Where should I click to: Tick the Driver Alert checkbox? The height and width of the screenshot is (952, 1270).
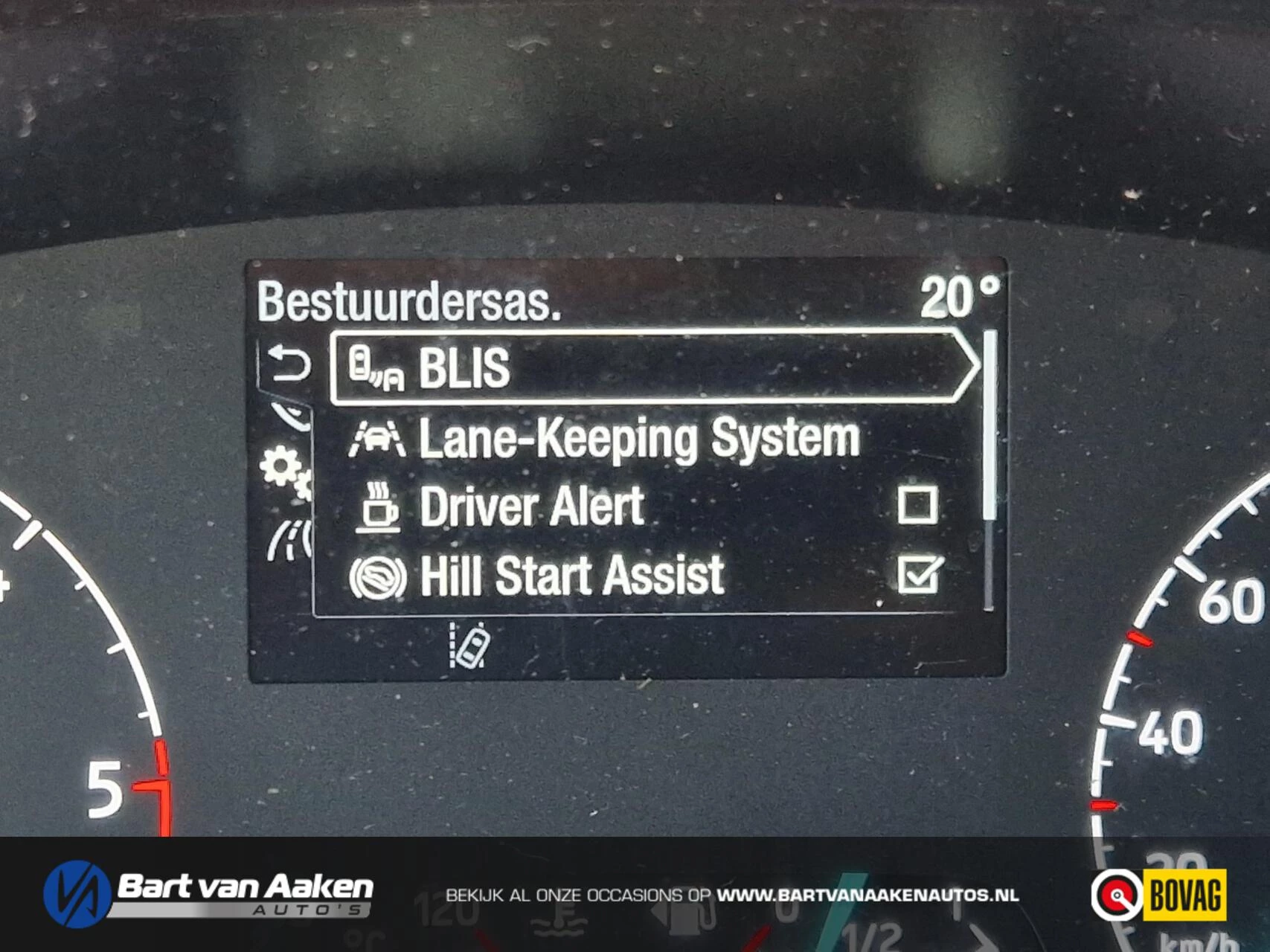click(917, 506)
